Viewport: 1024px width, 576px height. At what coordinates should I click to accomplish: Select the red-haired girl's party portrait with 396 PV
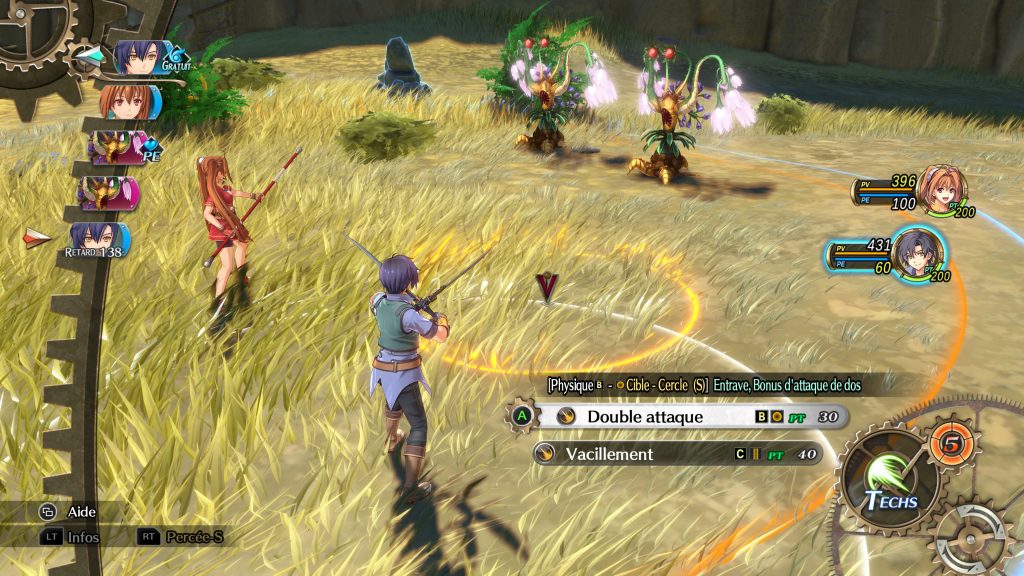[941, 189]
